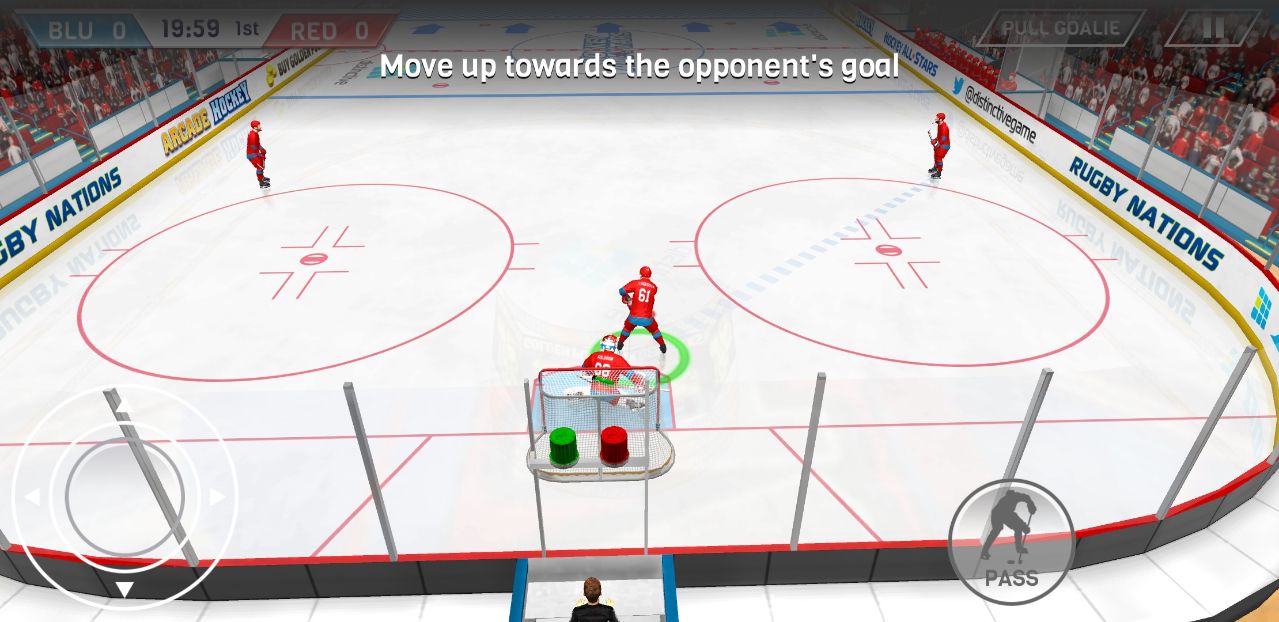This screenshot has width=1279, height=622.
Task: Tap the joystick's left arrow
Action: pyautogui.click(x=32, y=497)
